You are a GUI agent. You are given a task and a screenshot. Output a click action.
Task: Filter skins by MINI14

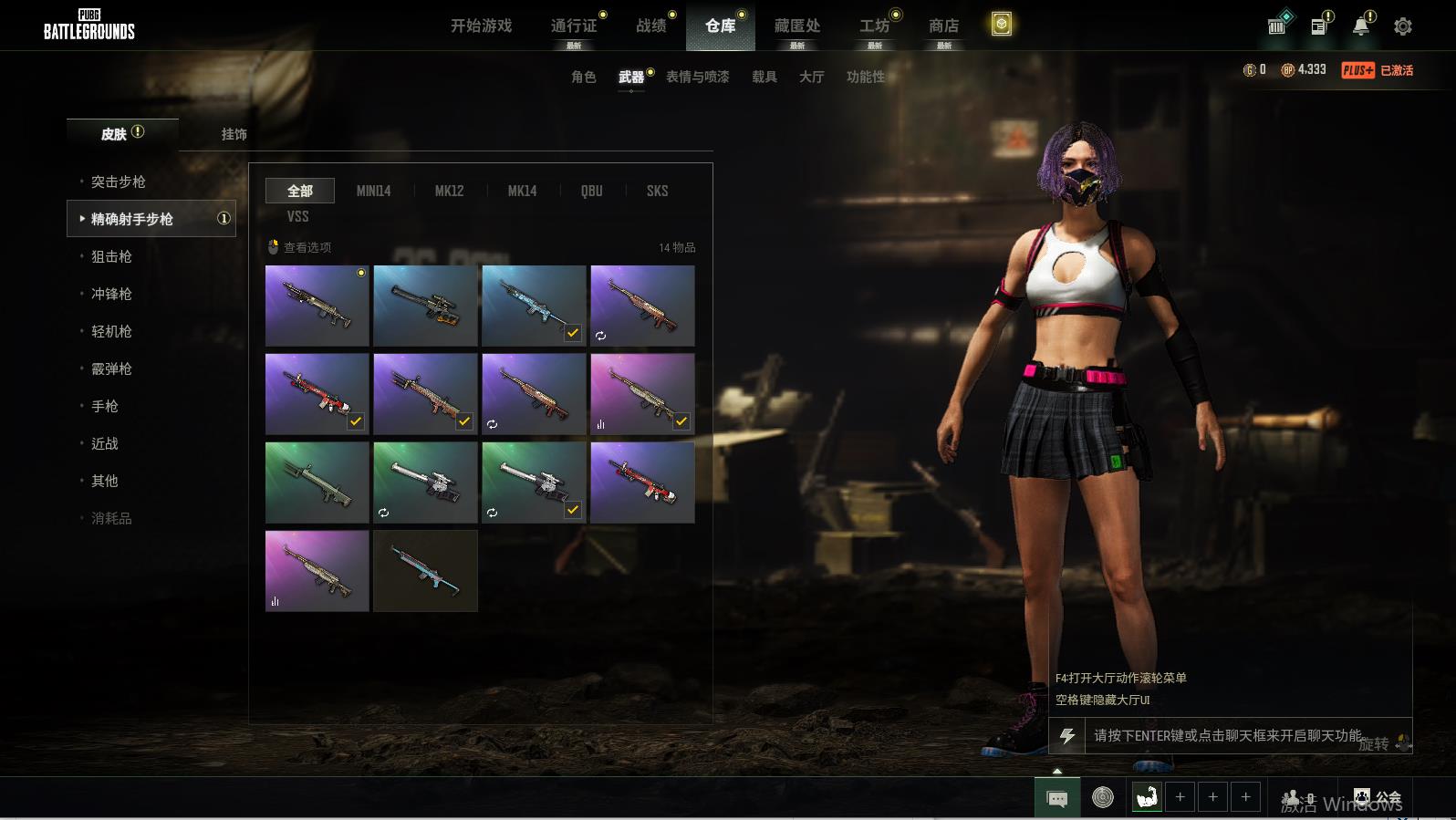(x=373, y=191)
